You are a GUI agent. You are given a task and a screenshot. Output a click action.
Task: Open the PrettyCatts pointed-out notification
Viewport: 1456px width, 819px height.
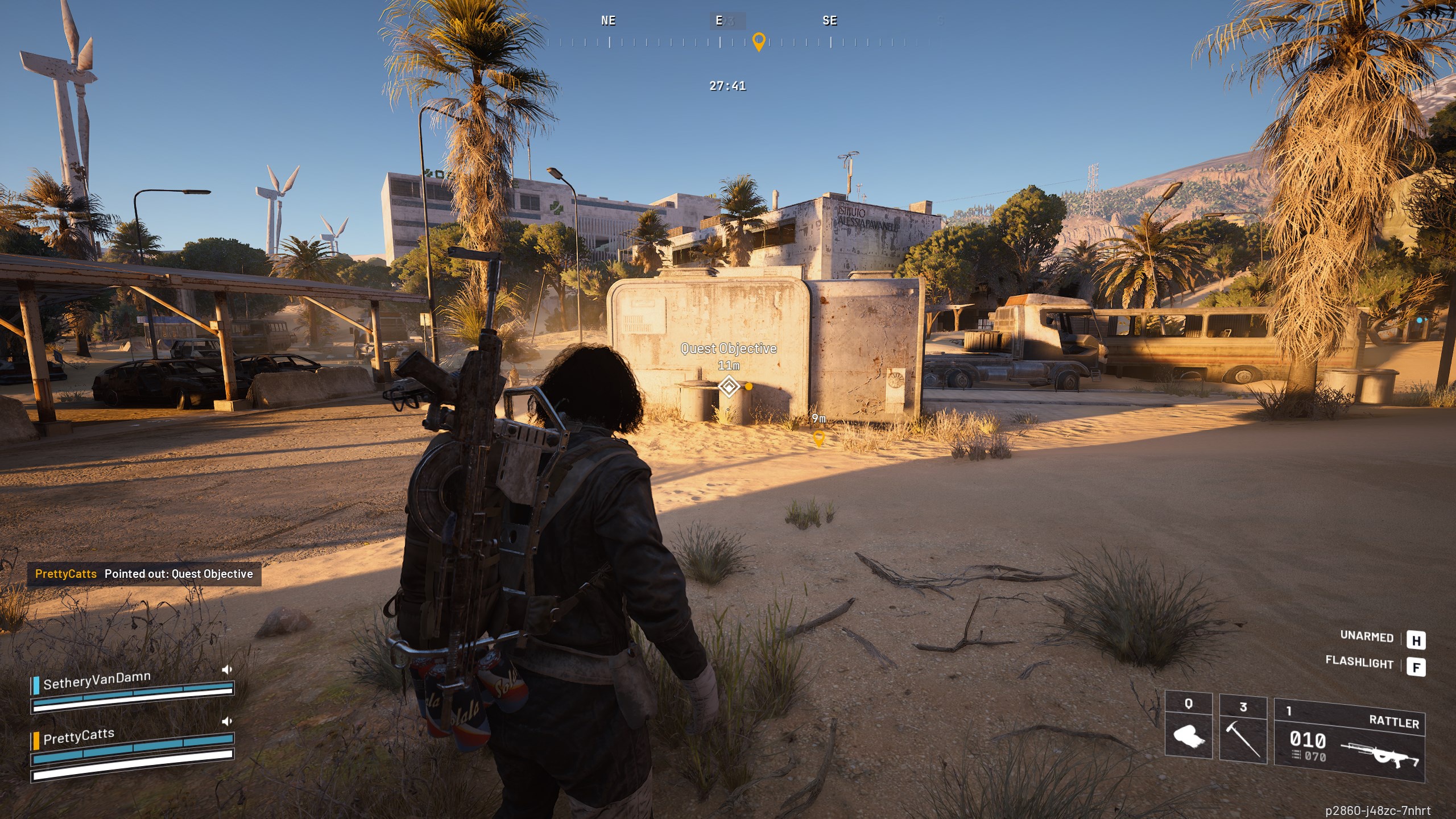pos(144,574)
